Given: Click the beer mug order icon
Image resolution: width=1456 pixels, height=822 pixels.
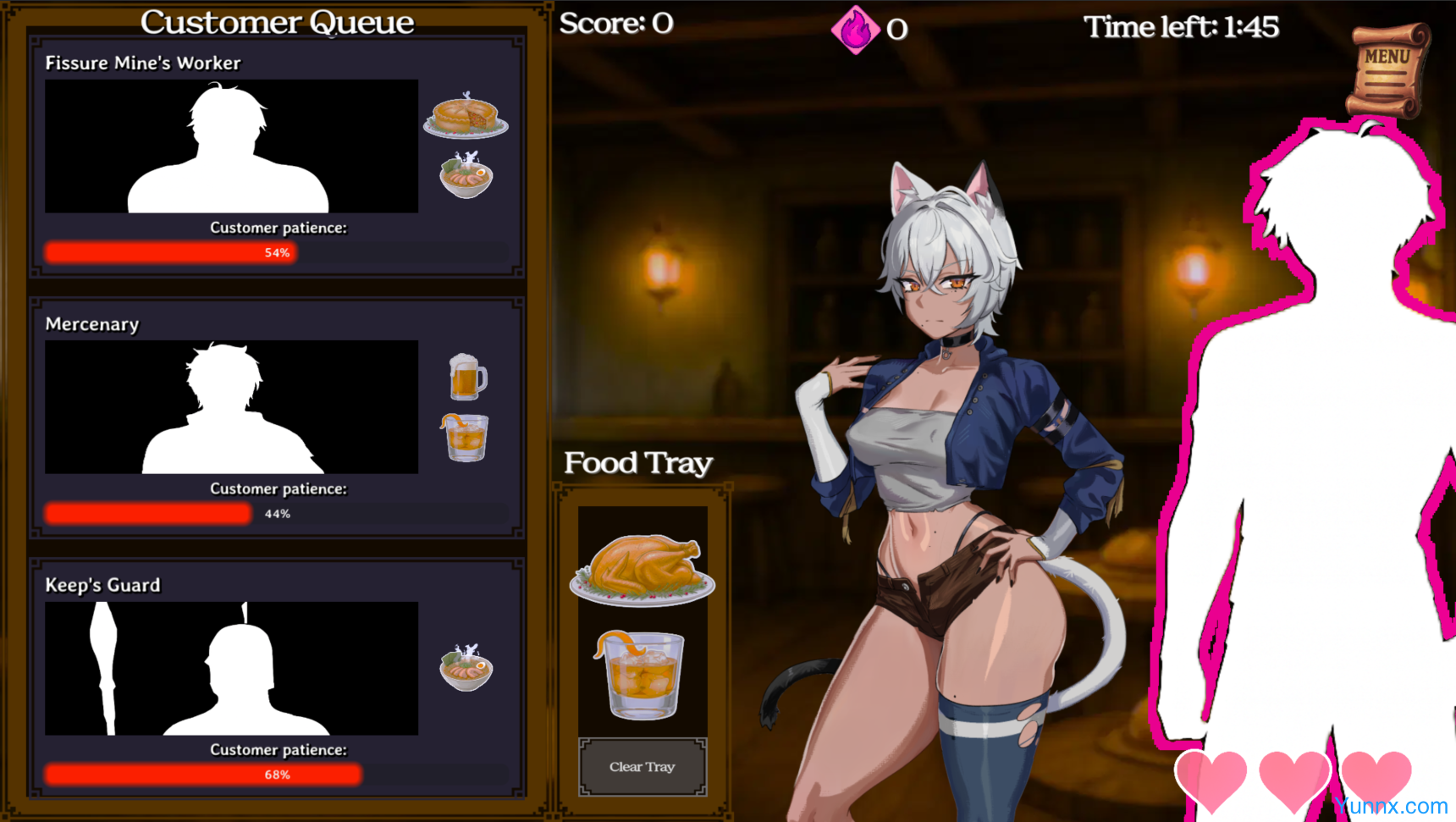Looking at the screenshot, I should click(466, 377).
